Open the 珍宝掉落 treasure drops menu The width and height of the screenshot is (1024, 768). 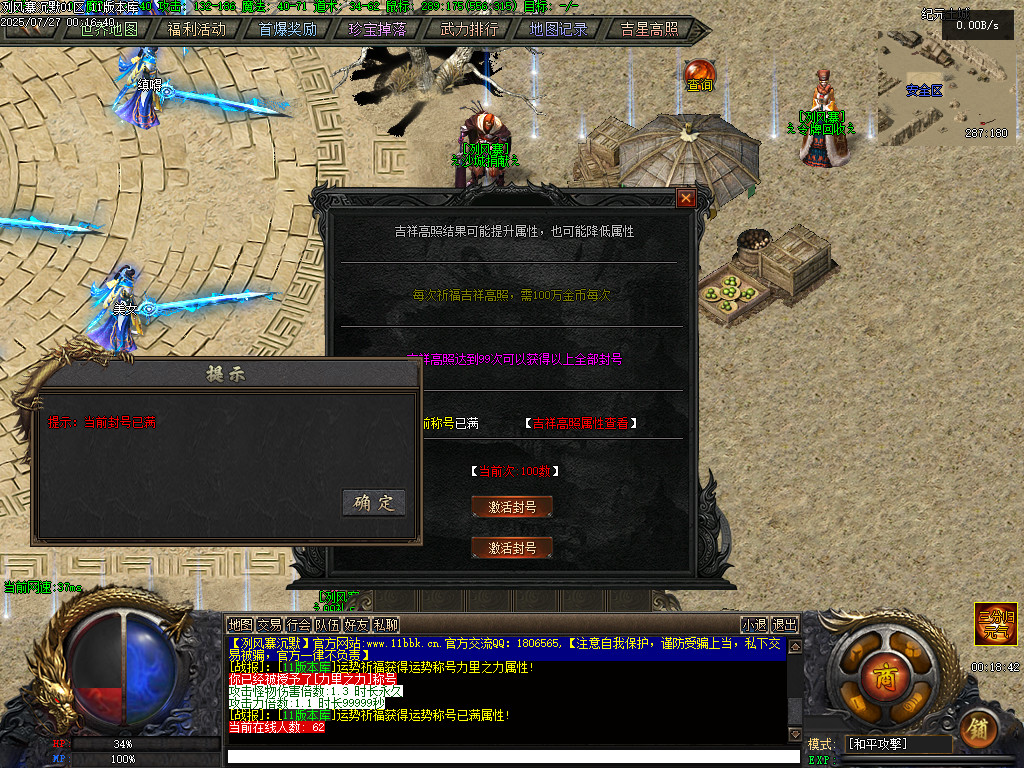(x=378, y=29)
